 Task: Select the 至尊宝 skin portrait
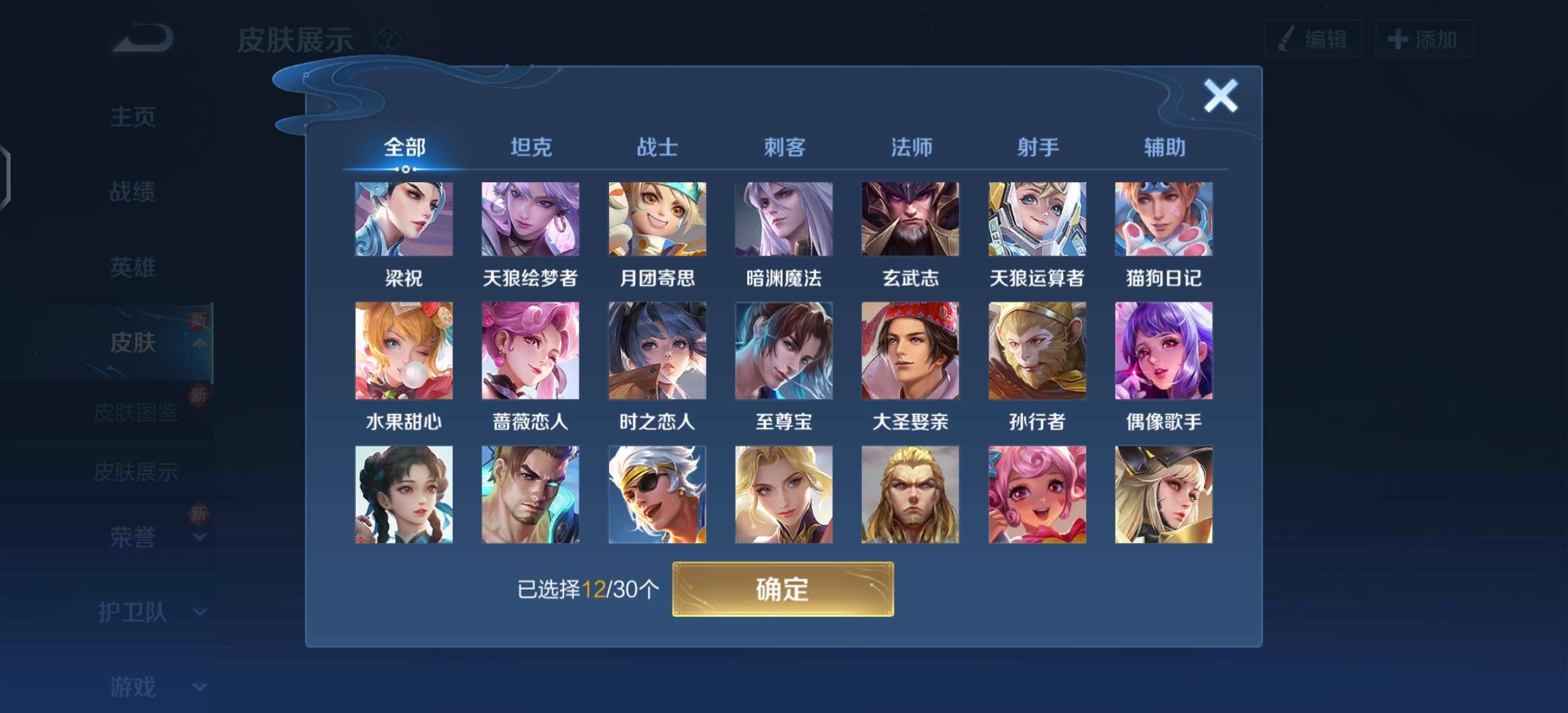tap(783, 351)
